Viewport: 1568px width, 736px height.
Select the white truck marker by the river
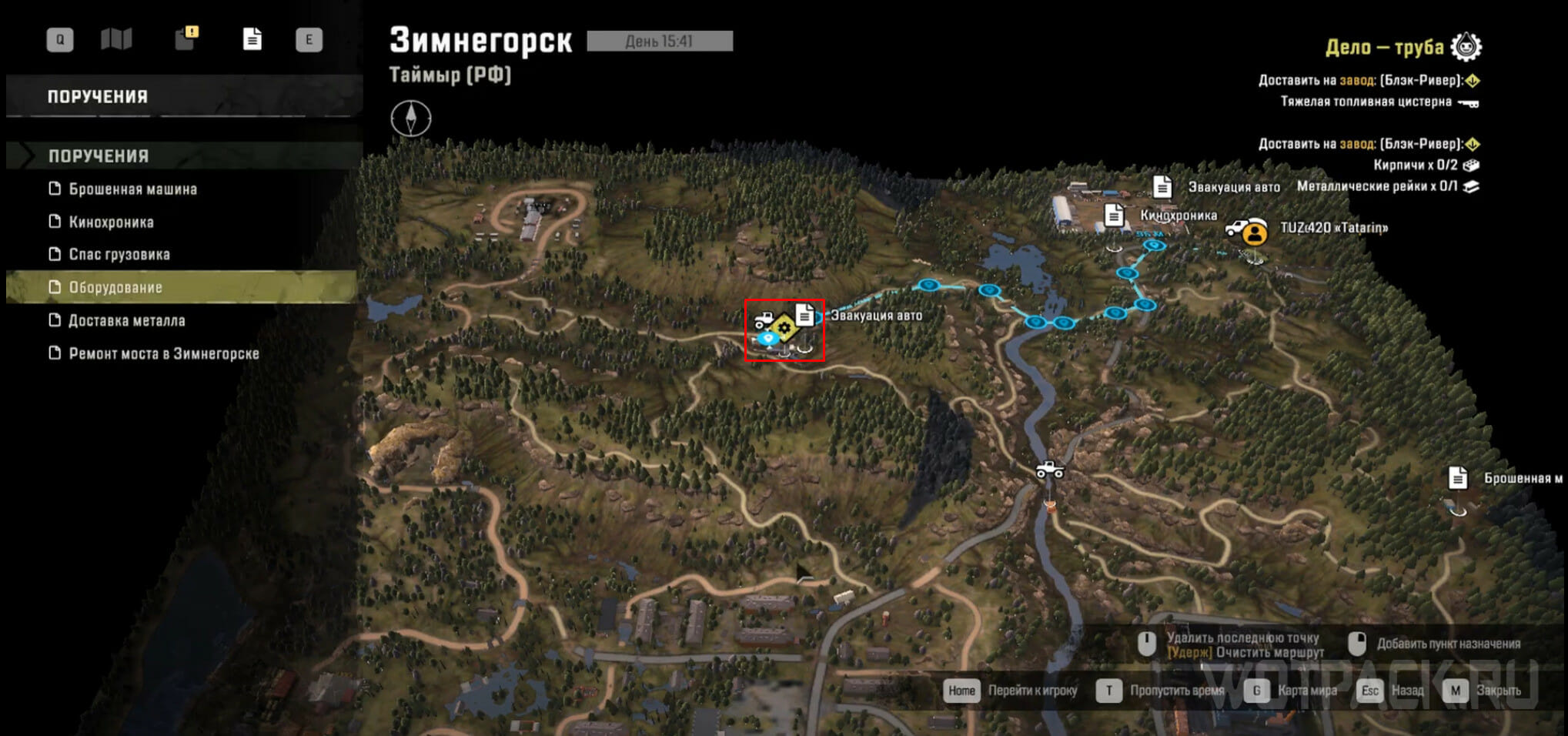pos(1049,469)
